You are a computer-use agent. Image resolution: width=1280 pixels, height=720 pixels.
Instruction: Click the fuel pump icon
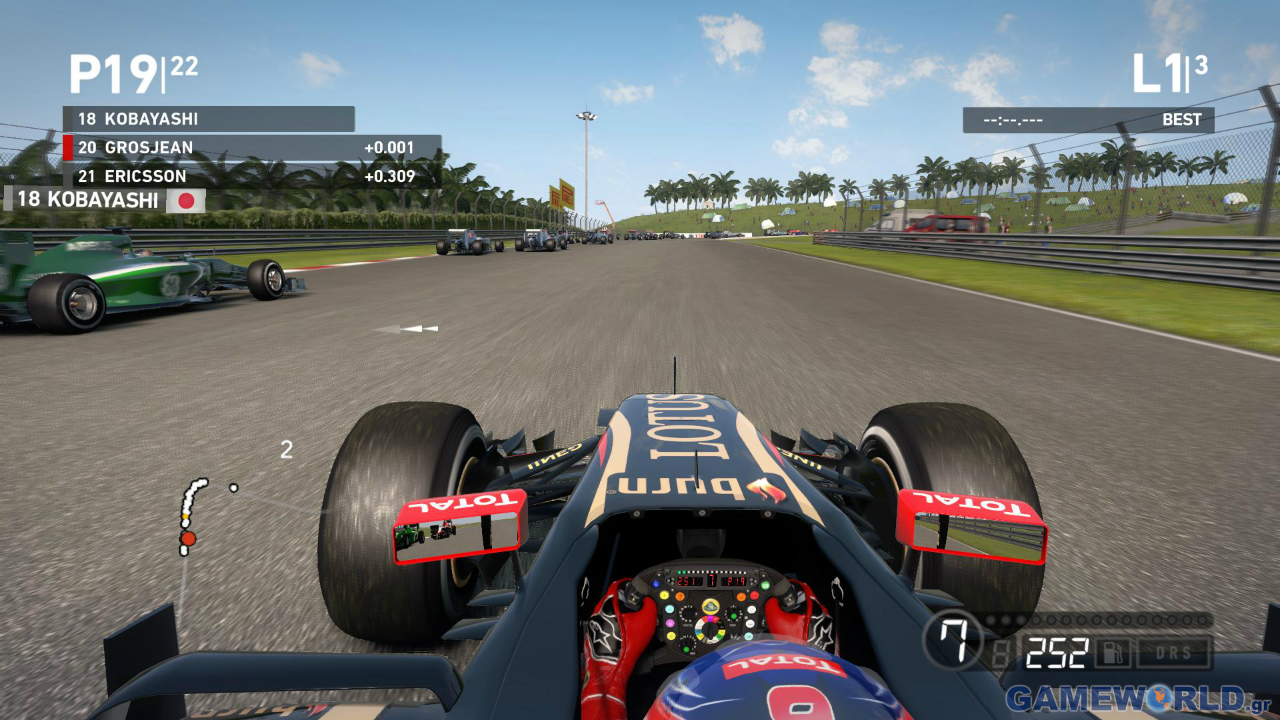coord(1111,655)
